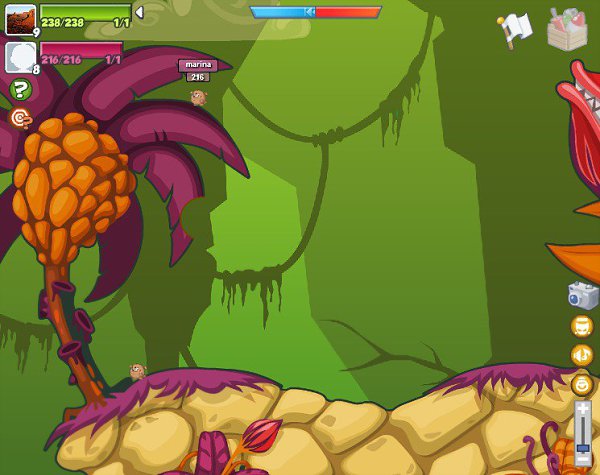Viewport: 600px width, 475px height.
Task: Click the orange target hint icon
Action: click(x=20, y=118)
